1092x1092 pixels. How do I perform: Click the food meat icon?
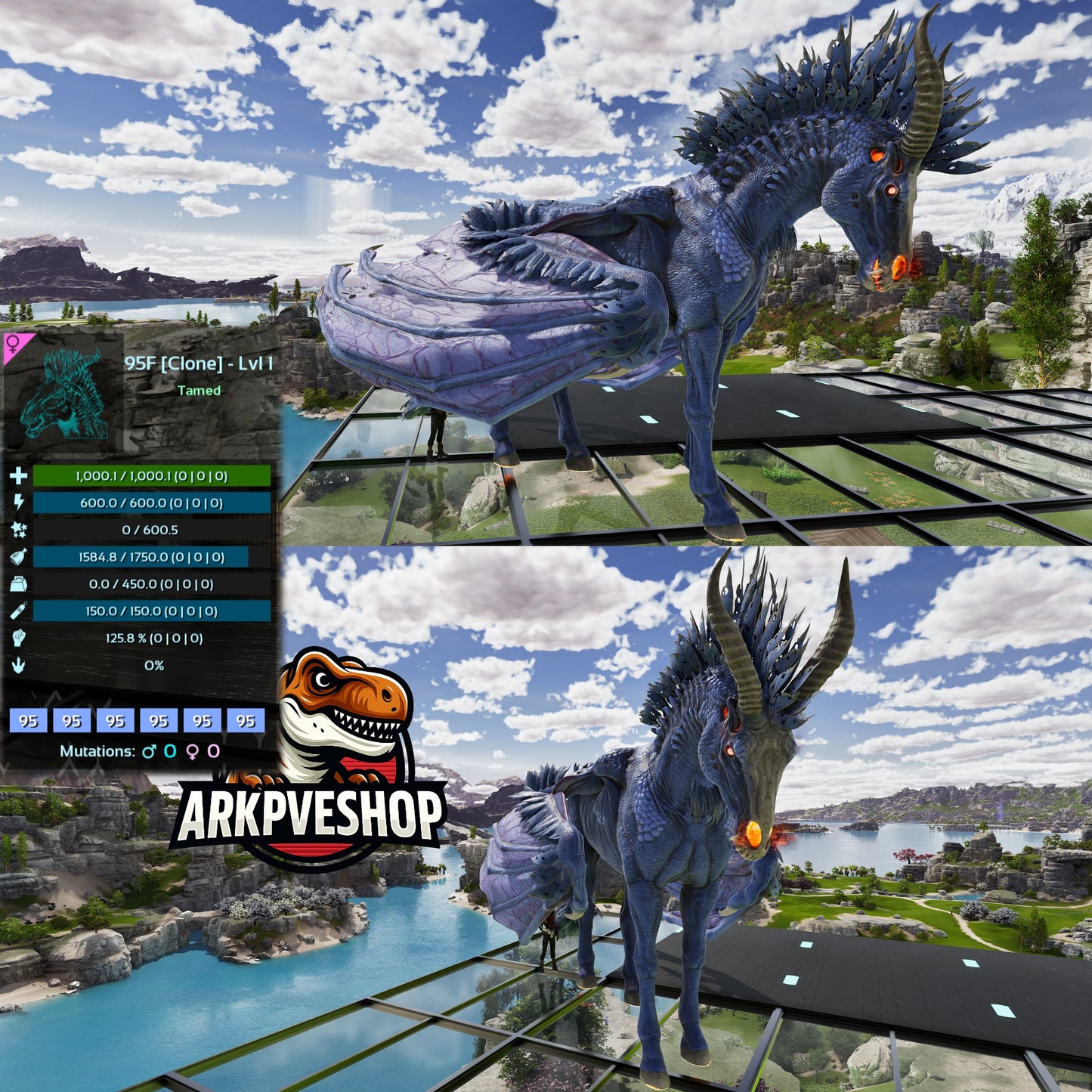coord(18,558)
